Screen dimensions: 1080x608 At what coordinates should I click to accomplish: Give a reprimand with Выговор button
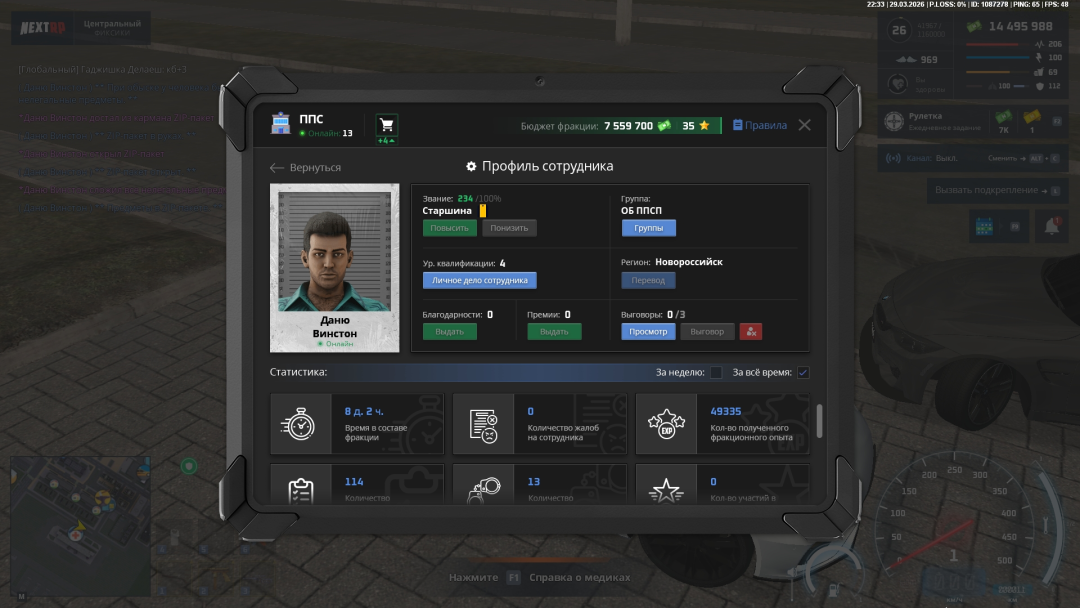pos(707,331)
